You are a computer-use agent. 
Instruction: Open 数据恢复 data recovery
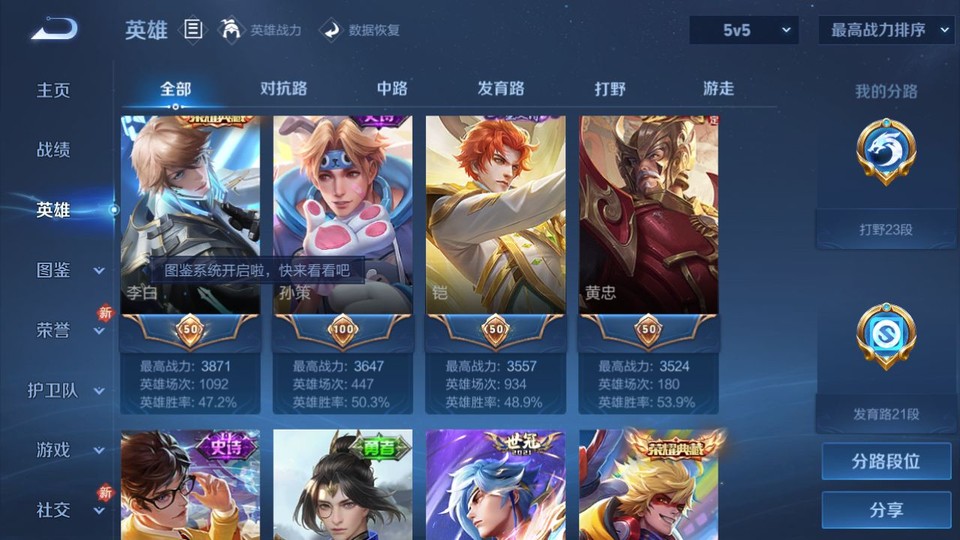pyautogui.click(x=360, y=30)
